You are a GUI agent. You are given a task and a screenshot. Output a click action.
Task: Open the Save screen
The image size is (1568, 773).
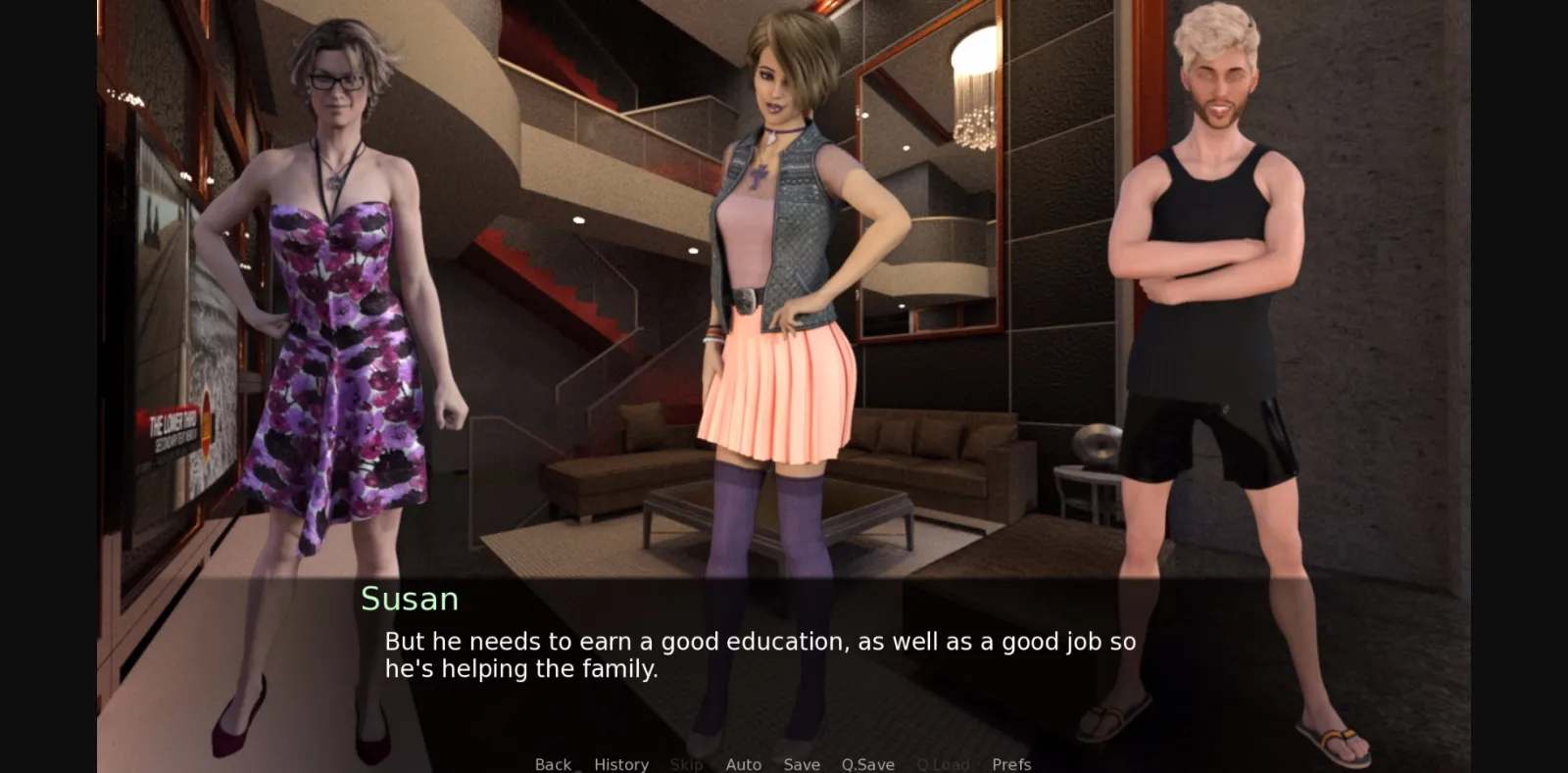pos(802,764)
